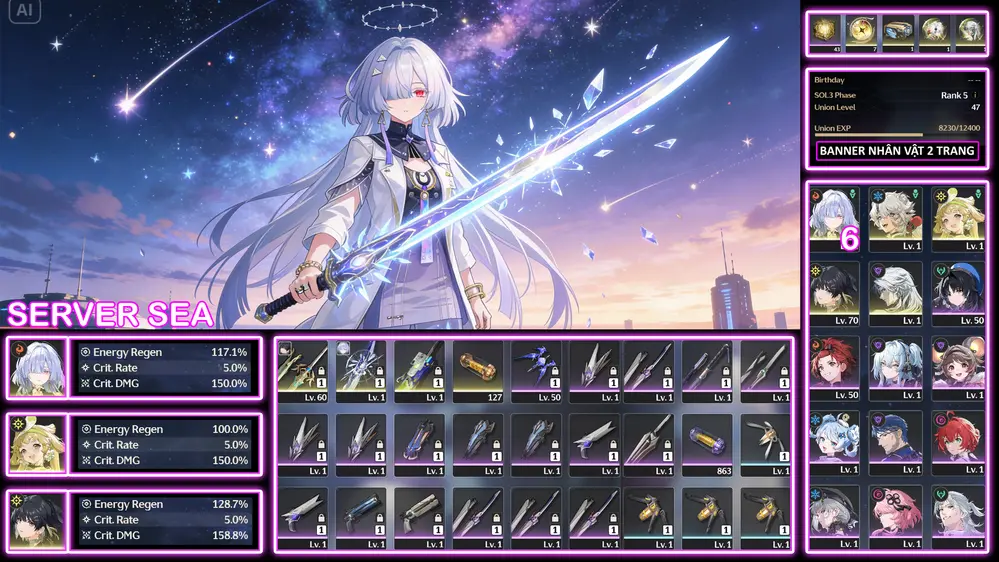The width and height of the screenshot is (999, 562).
Task: Show SOL3 Phase info beside Rank 5
Action: [976, 95]
